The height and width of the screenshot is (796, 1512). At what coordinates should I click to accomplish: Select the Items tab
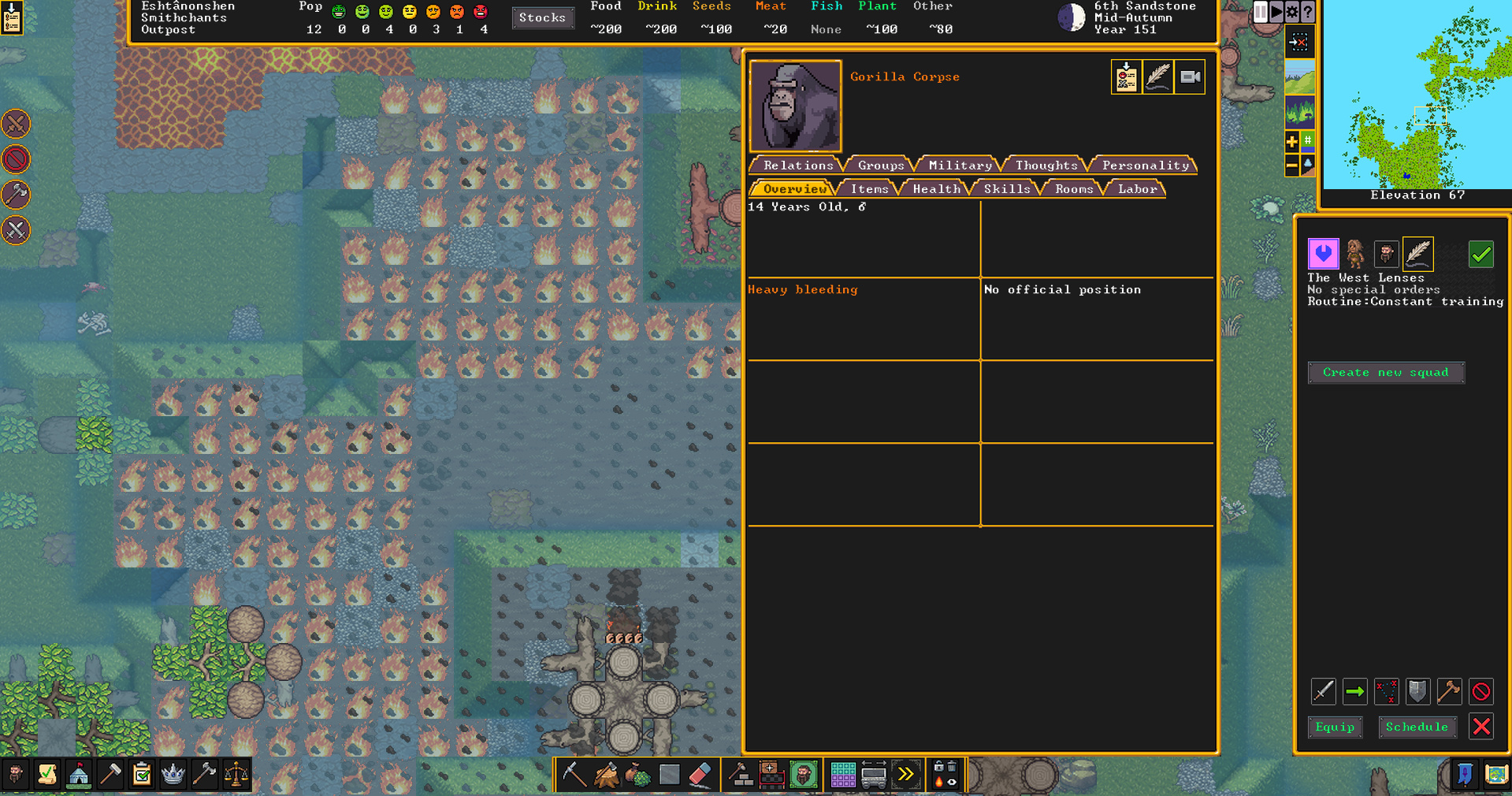[x=869, y=189]
